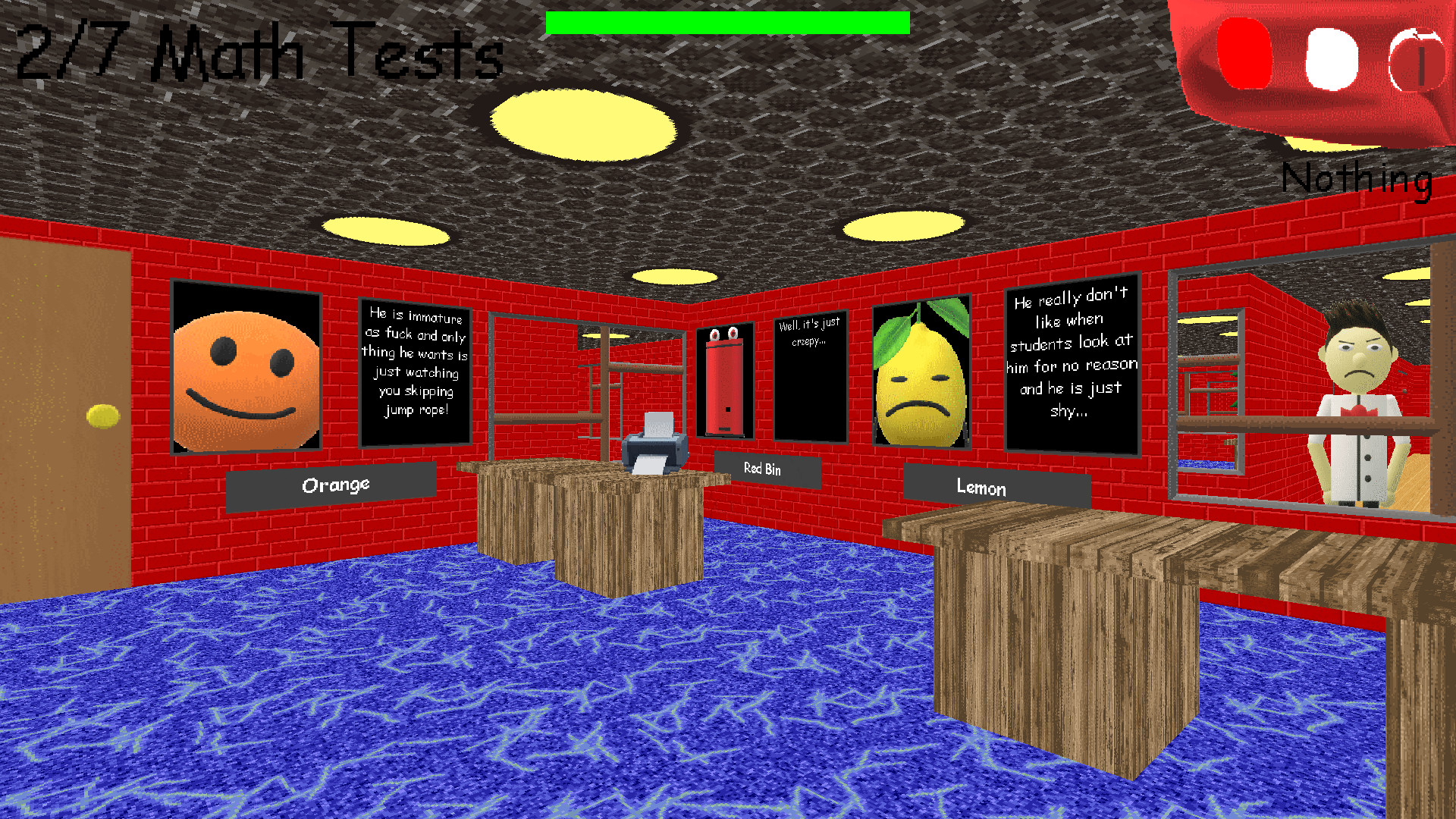The image size is (1456, 819).
Task: Click the Red Bin character portrait
Action: click(x=726, y=379)
